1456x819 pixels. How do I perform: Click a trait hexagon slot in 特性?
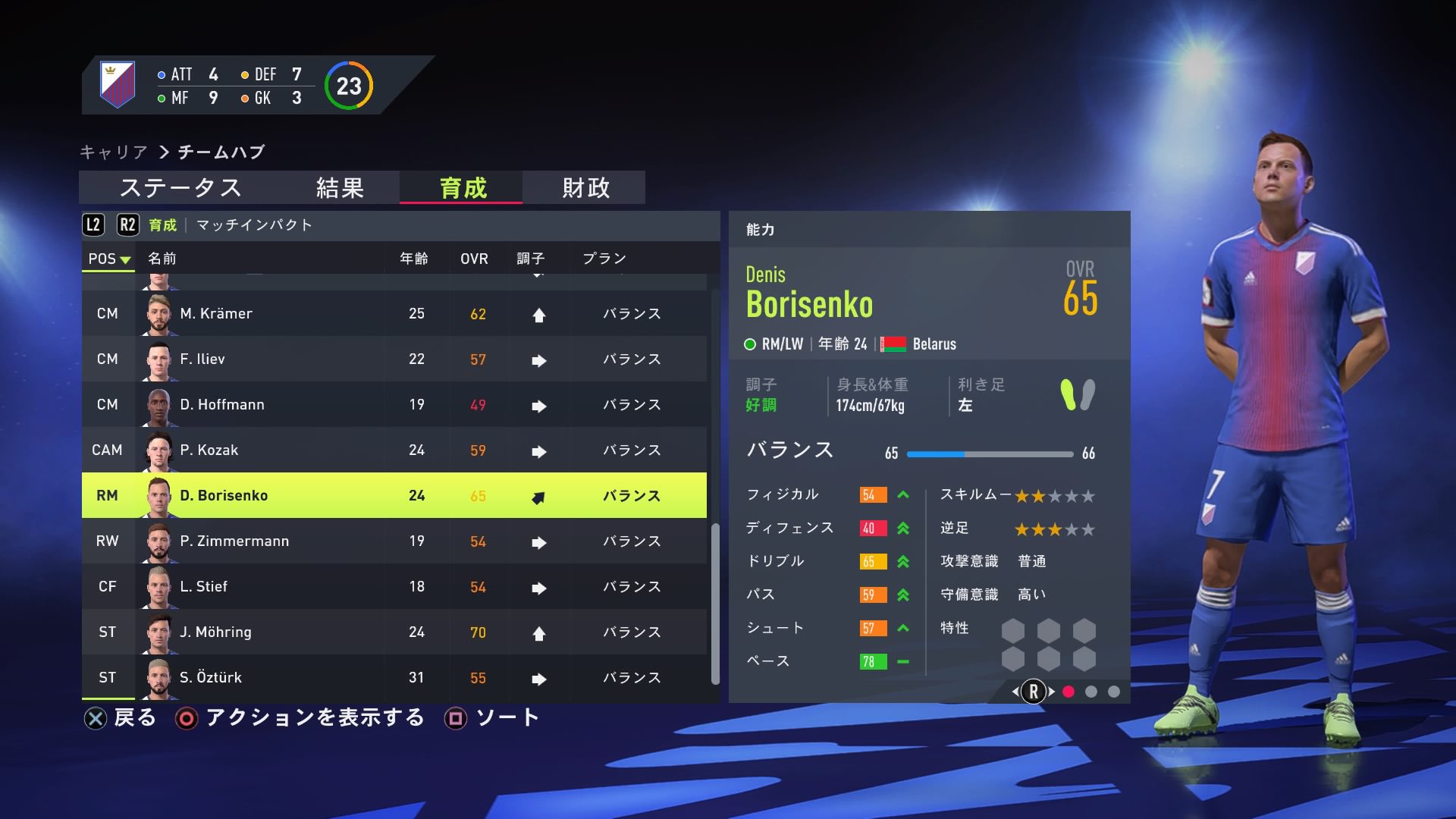(1014, 631)
